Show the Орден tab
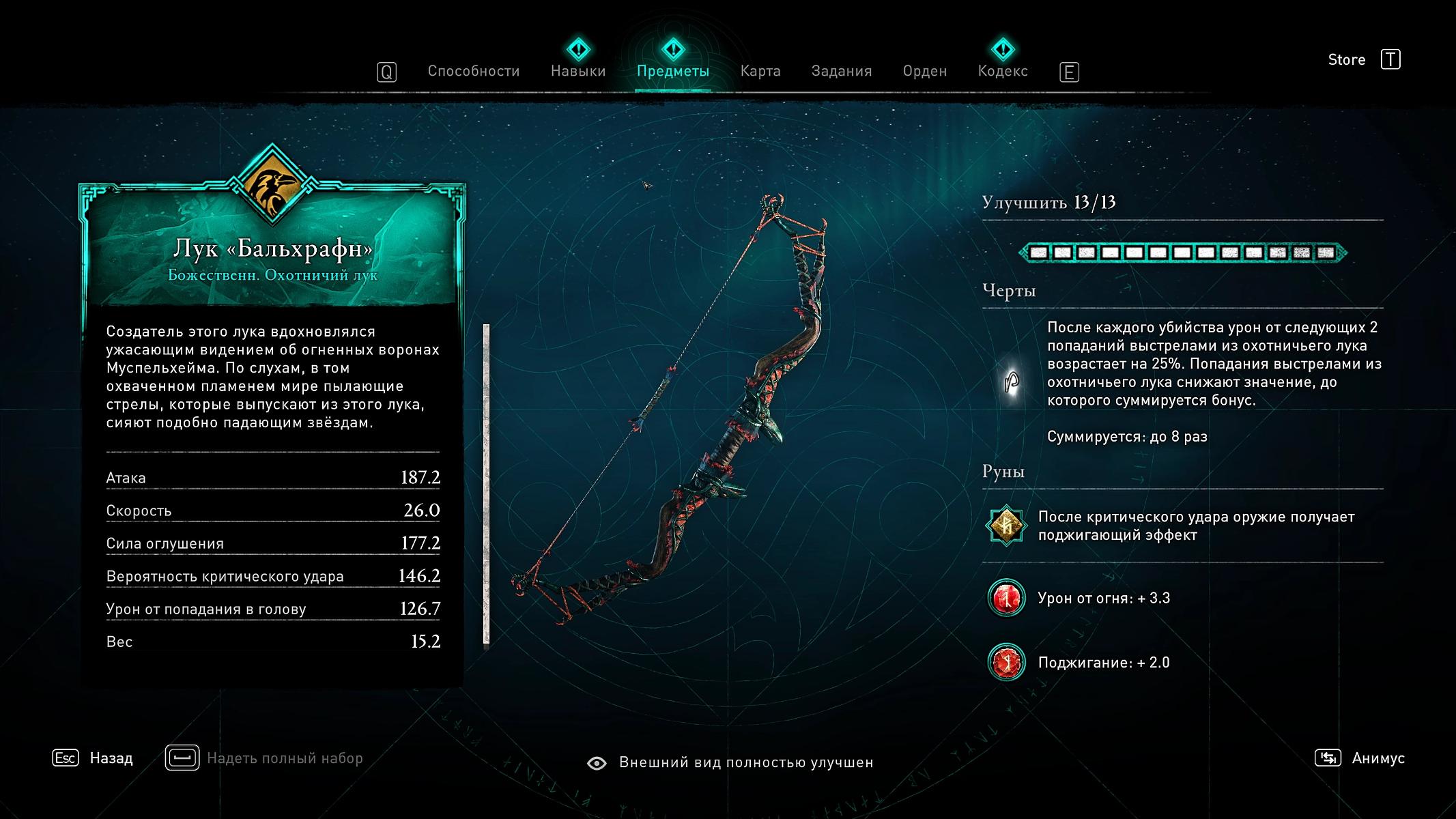This screenshot has width=1456, height=819. (x=924, y=71)
